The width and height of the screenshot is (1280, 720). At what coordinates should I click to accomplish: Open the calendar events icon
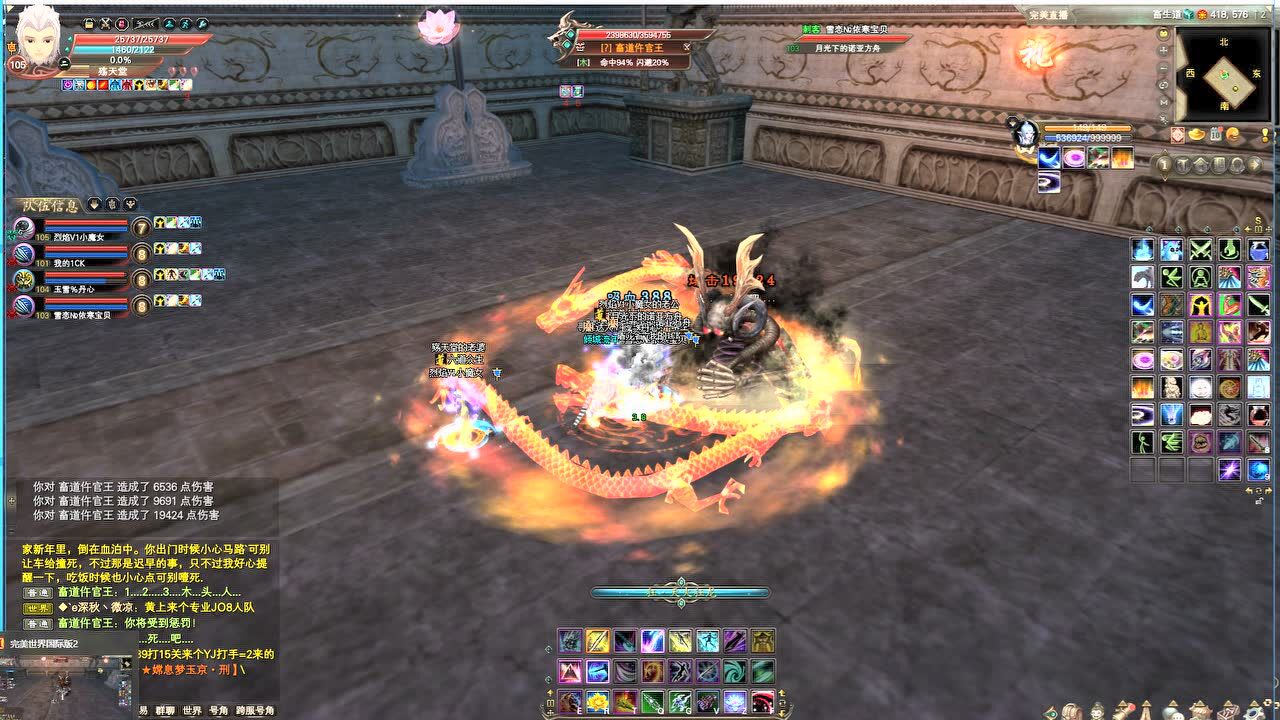click(x=1215, y=134)
